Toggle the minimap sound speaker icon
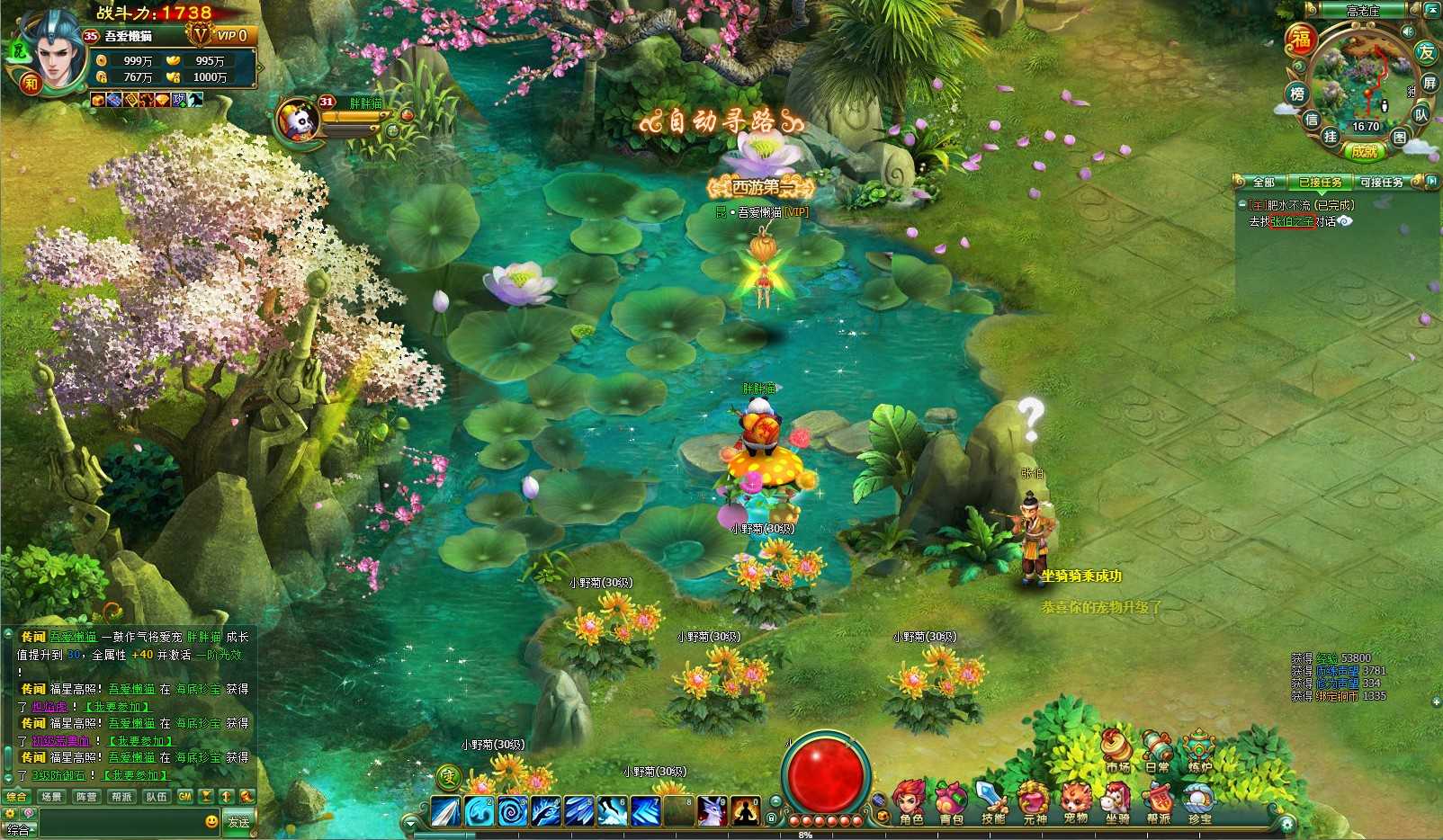Viewport: 1443px width, 840px height. click(x=1408, y=32)
